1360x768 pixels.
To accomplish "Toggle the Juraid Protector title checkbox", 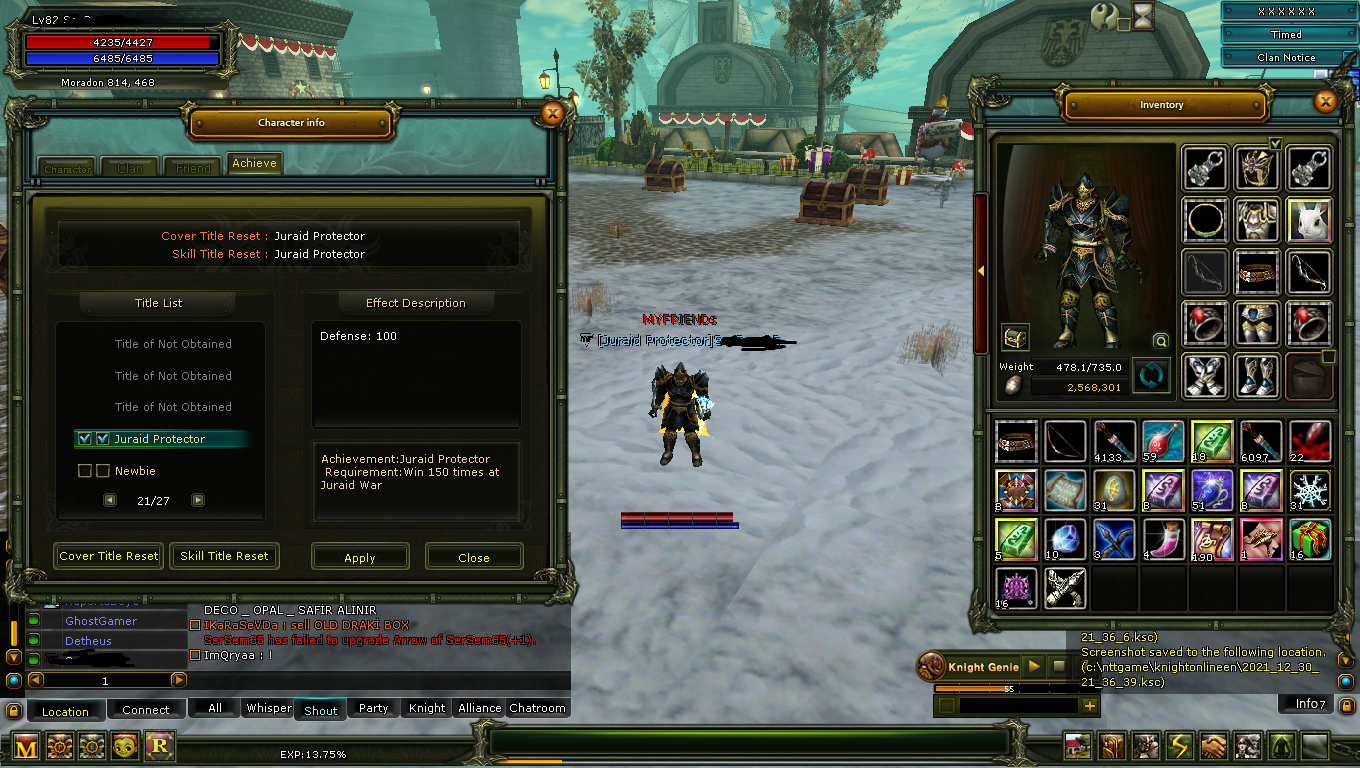I will tap(84, 438).
